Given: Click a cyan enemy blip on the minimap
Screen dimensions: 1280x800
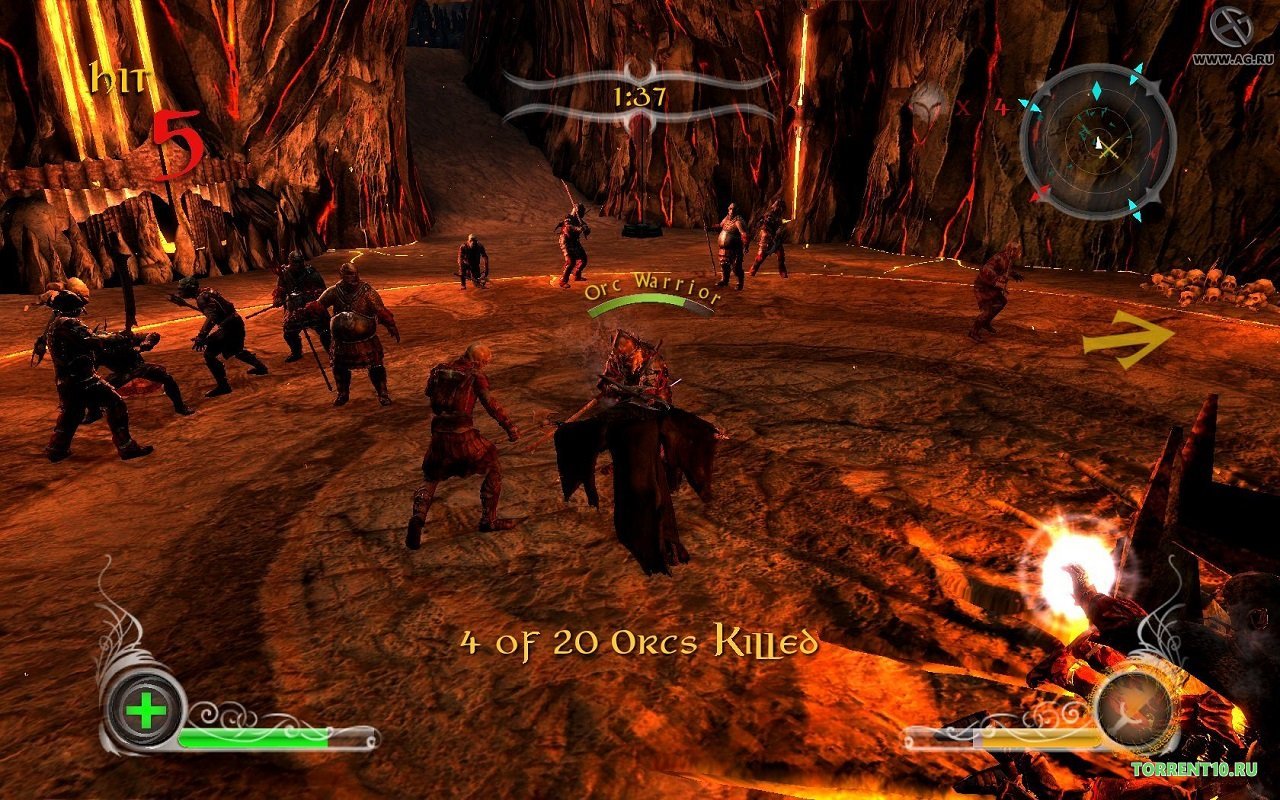Looking at the screenshot, I should click(x=1096, y=90).
